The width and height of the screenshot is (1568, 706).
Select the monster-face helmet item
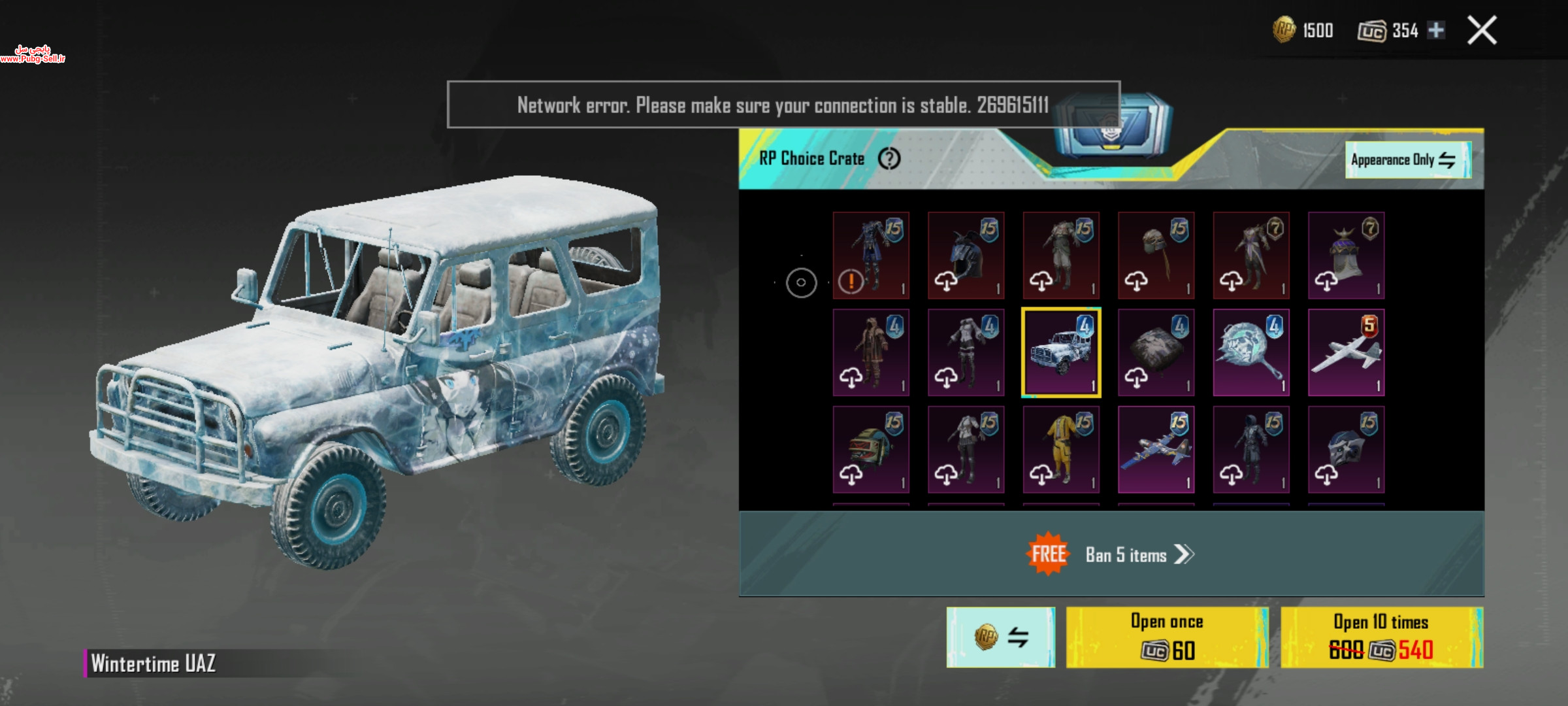[871, 450]
